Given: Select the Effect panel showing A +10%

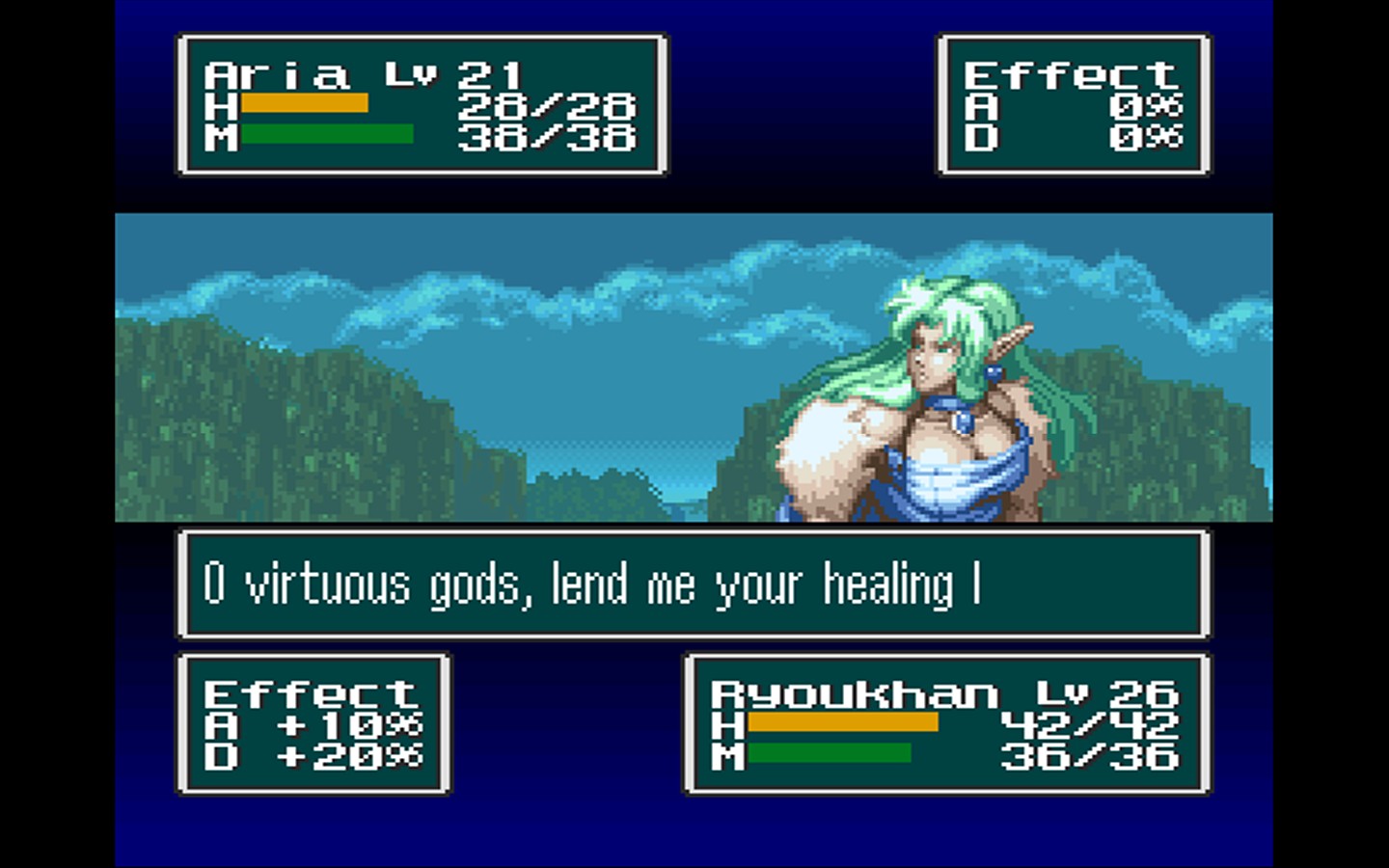Looking at the screenshot, I should click(312, 723).
